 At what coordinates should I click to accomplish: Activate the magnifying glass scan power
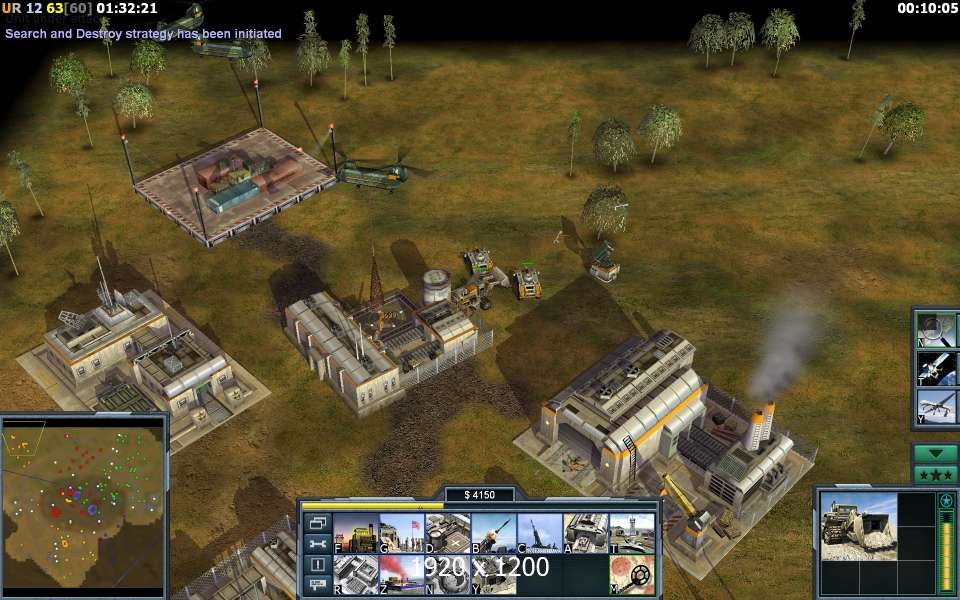937,330
